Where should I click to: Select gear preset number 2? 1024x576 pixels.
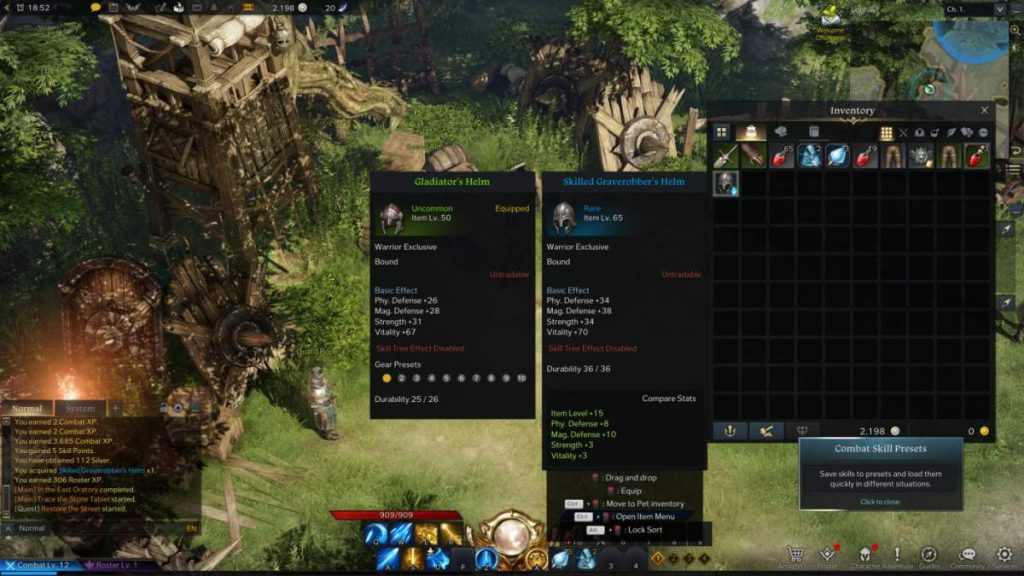pos(402,378)
